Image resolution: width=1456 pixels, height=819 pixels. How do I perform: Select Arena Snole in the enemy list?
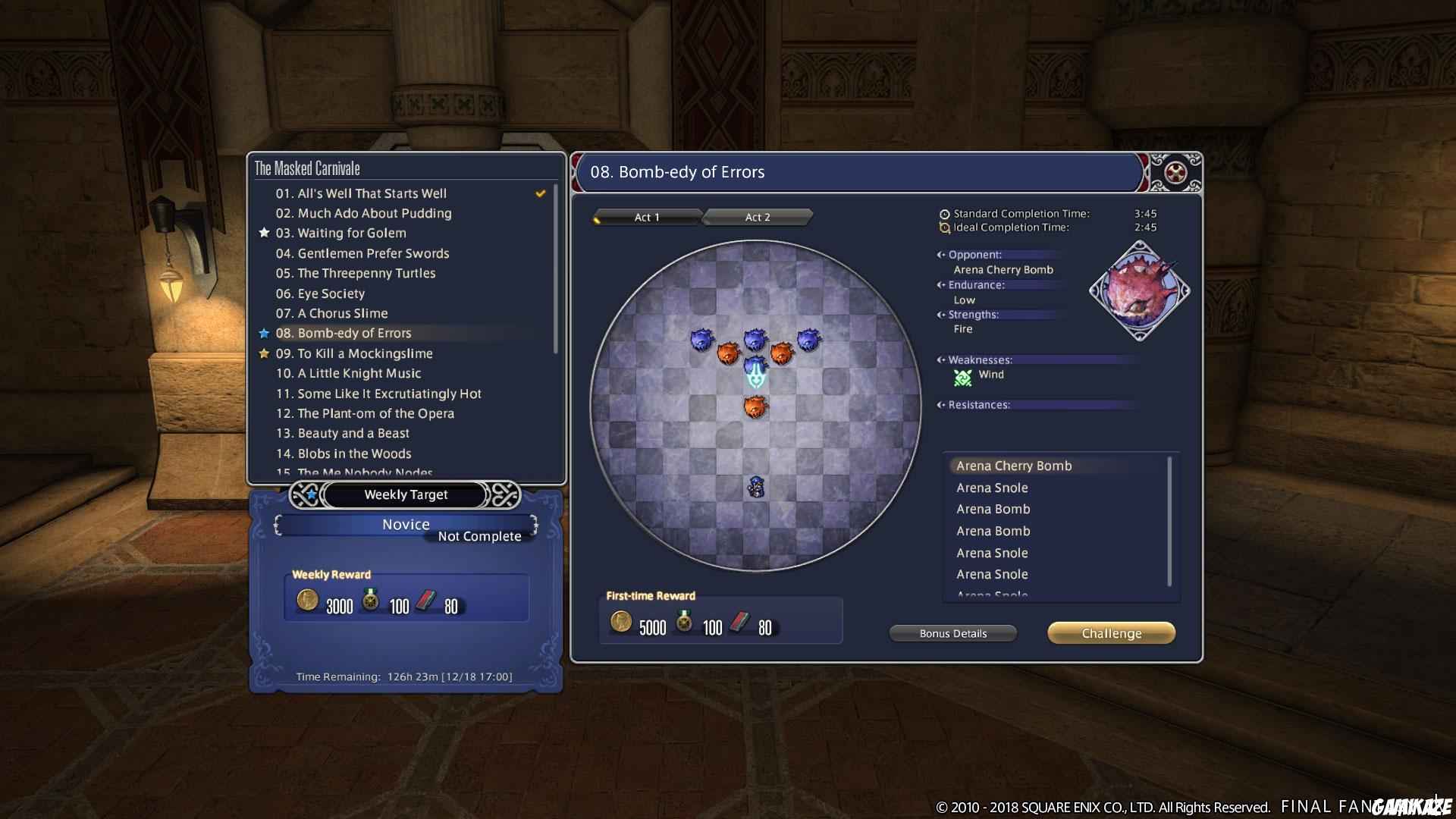pyautogui.click(x=992, y=488)
